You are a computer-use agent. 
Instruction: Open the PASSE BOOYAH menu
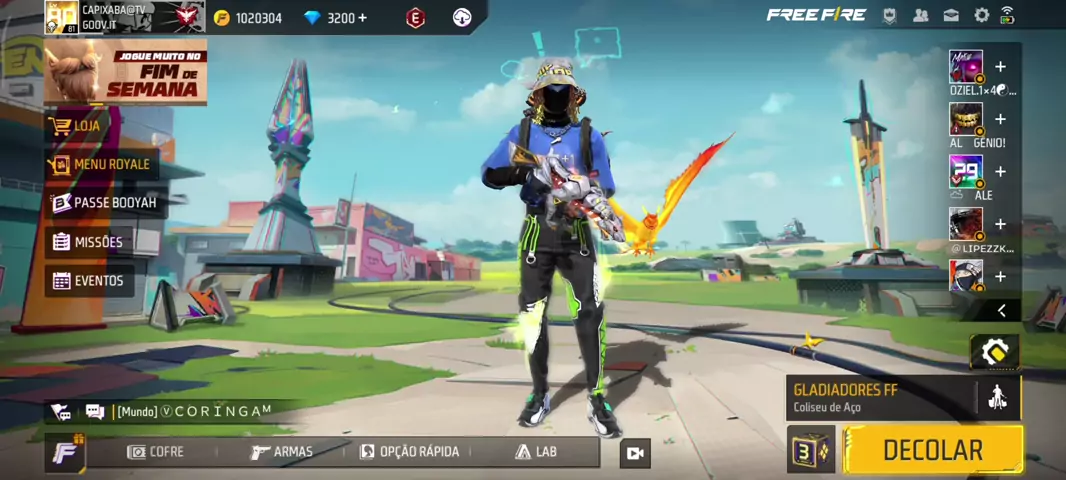pyautogui.click(x=105, y=203)
